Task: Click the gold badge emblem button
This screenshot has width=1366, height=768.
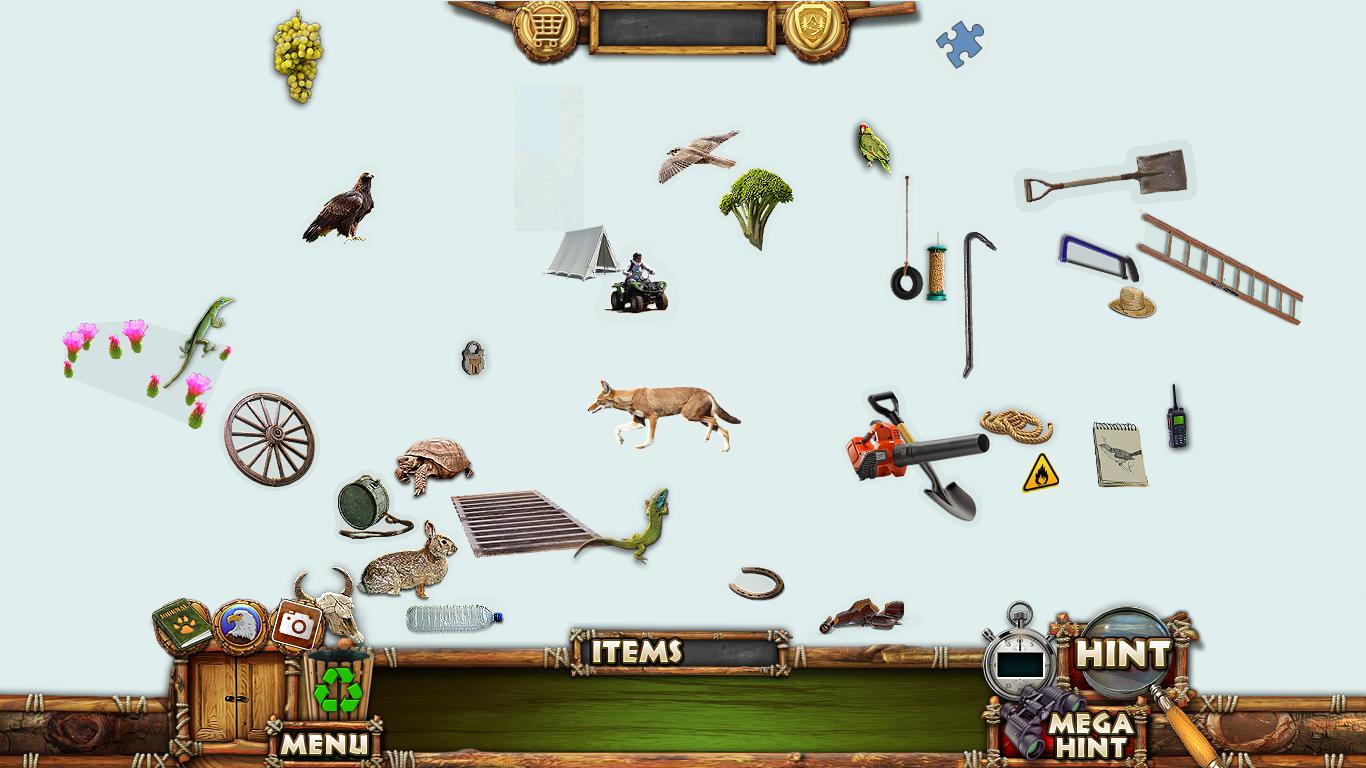Action: (x=815, y=29)
